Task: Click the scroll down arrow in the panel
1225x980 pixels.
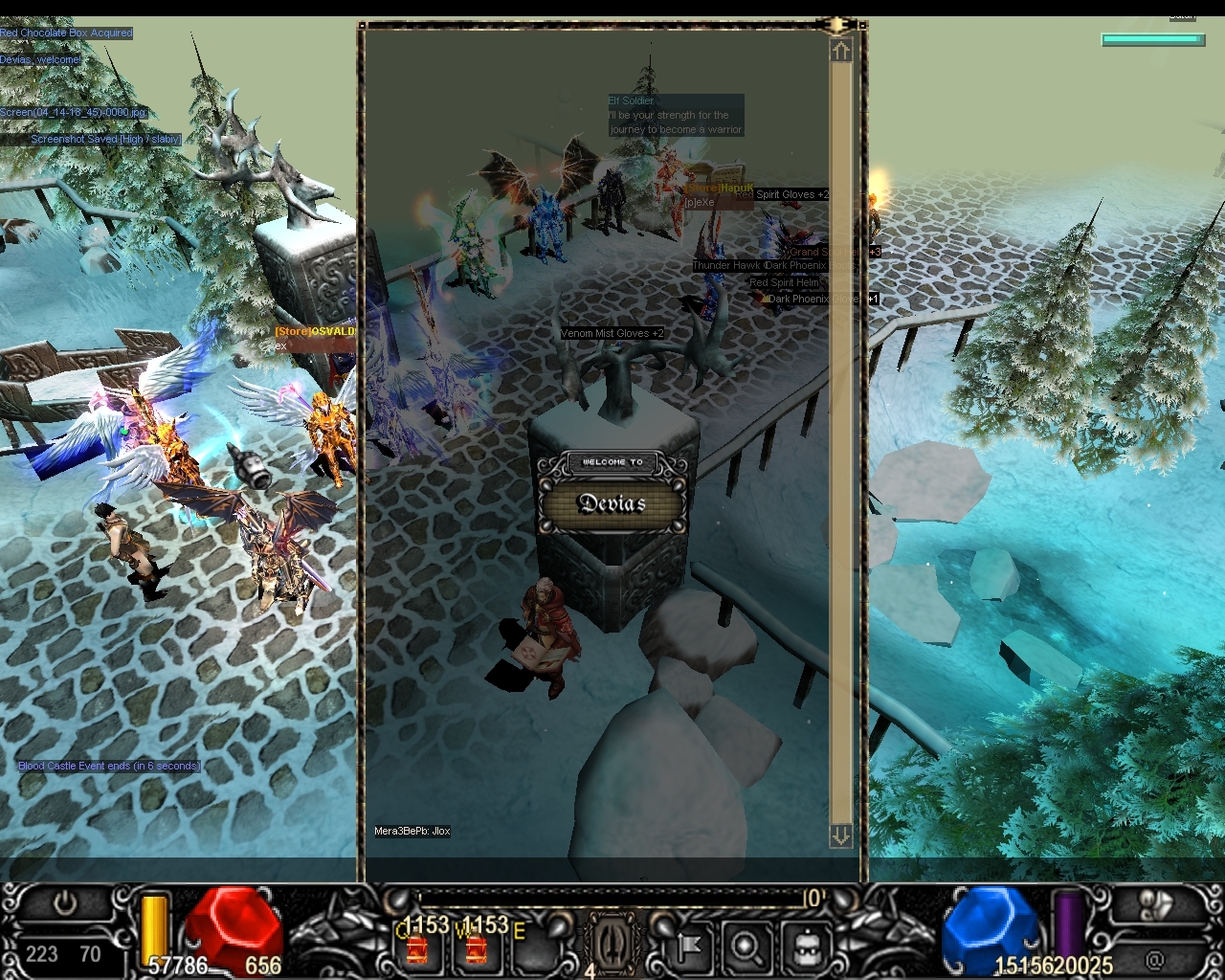Action: (x=840, y=835)
